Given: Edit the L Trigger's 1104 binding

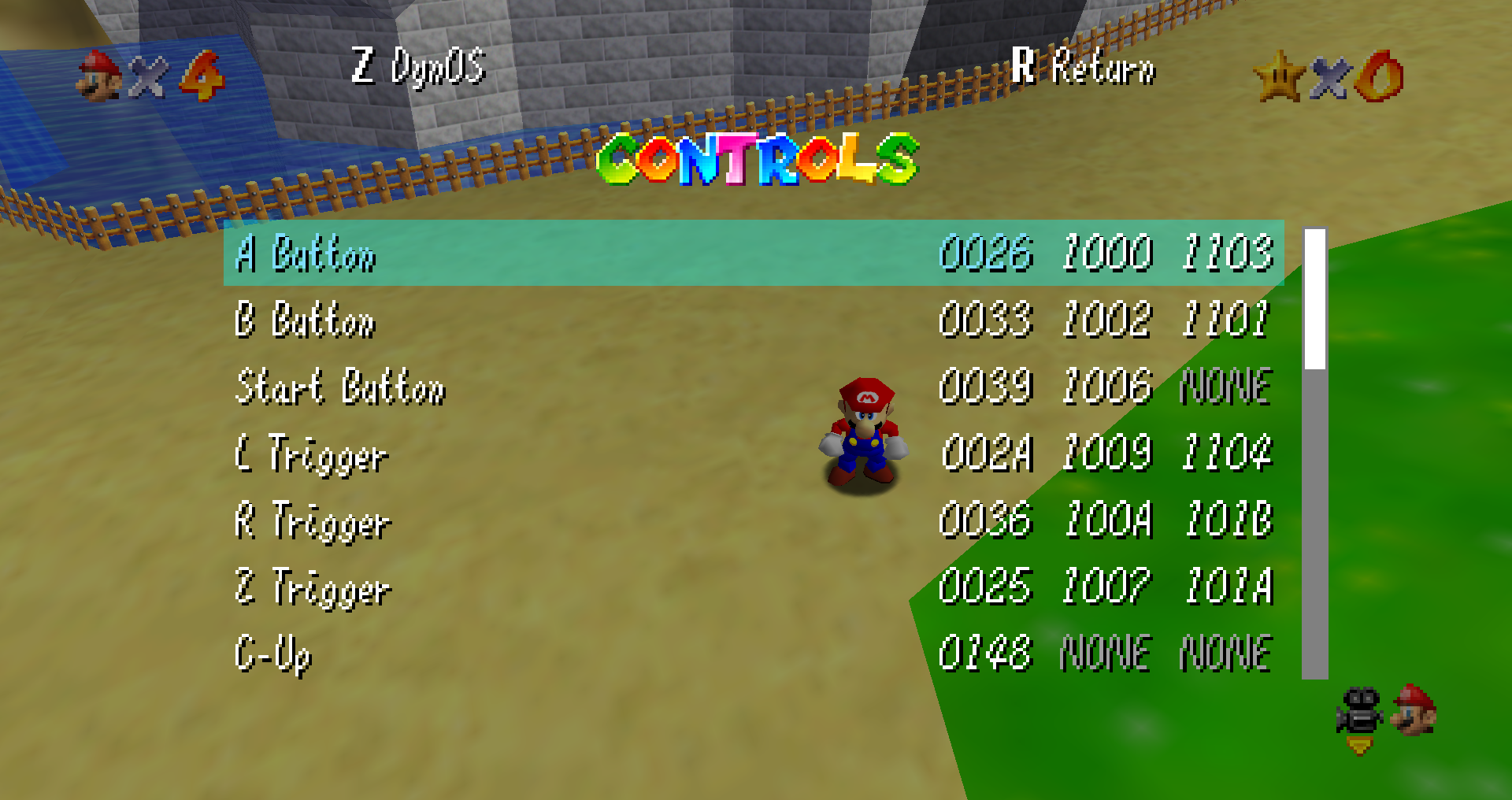Looking at the screenshot, I should 1227,454.
